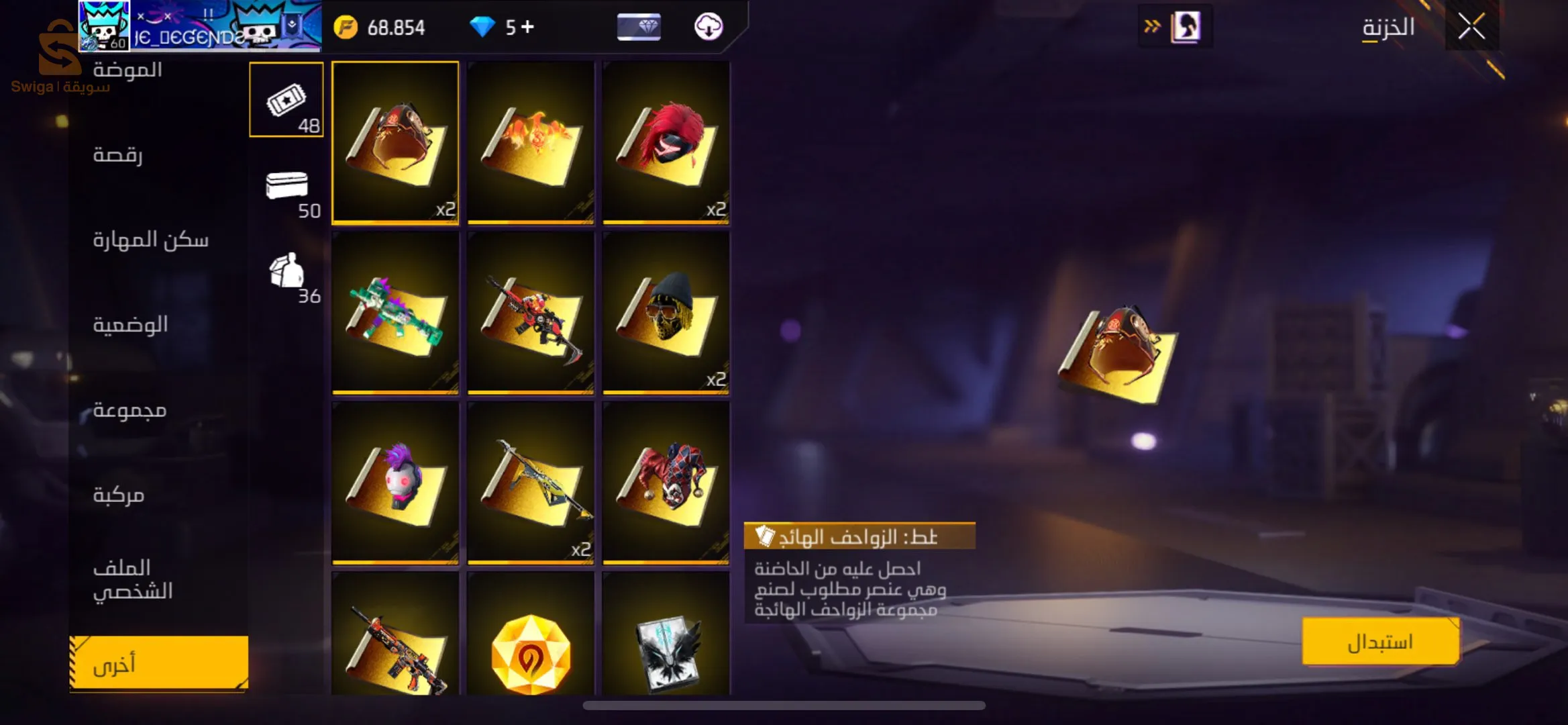
Task: Open the الموضة fashion category
Action: pos(127,70)
